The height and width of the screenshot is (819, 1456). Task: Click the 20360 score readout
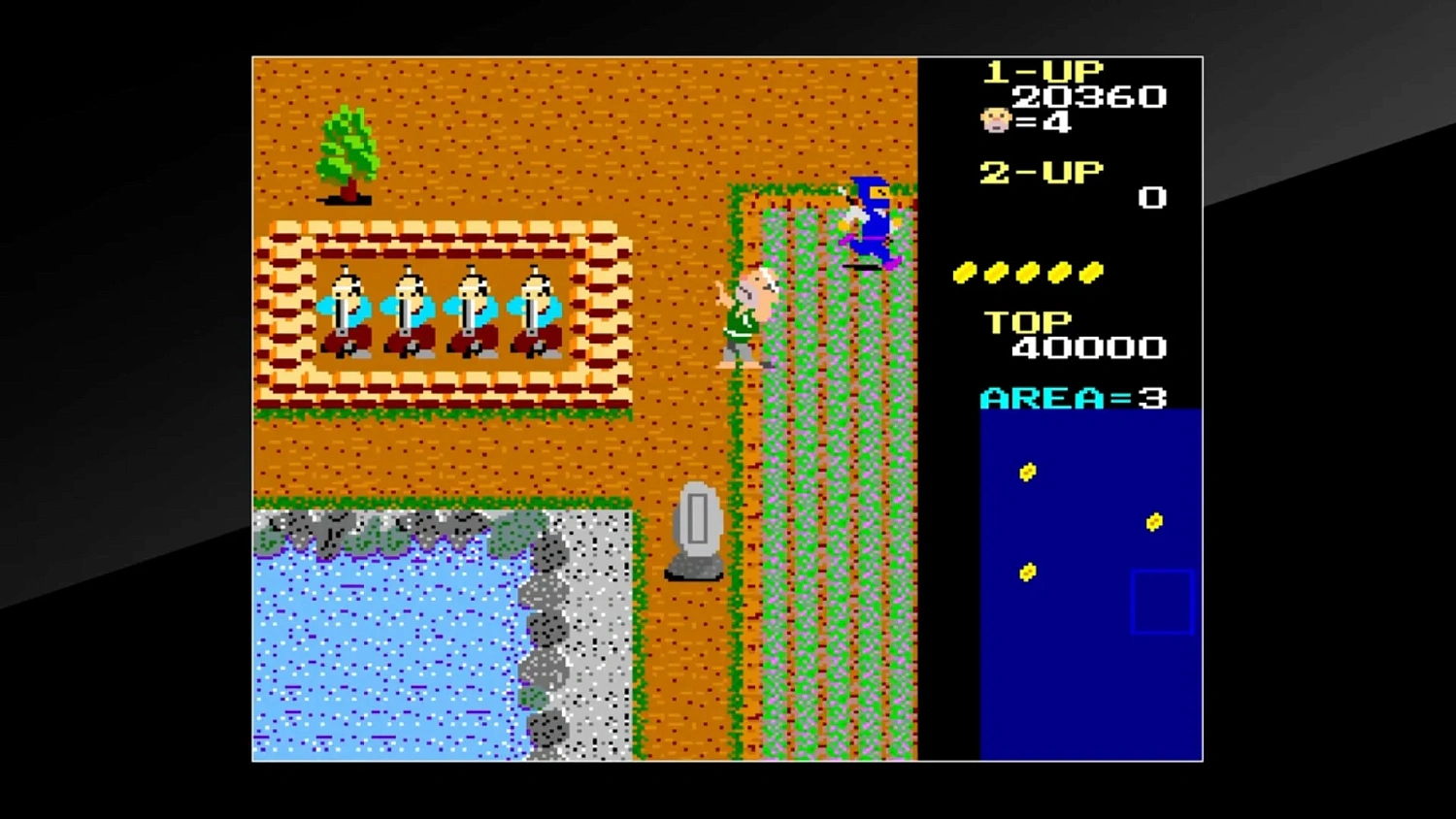tap(1089, 96)
